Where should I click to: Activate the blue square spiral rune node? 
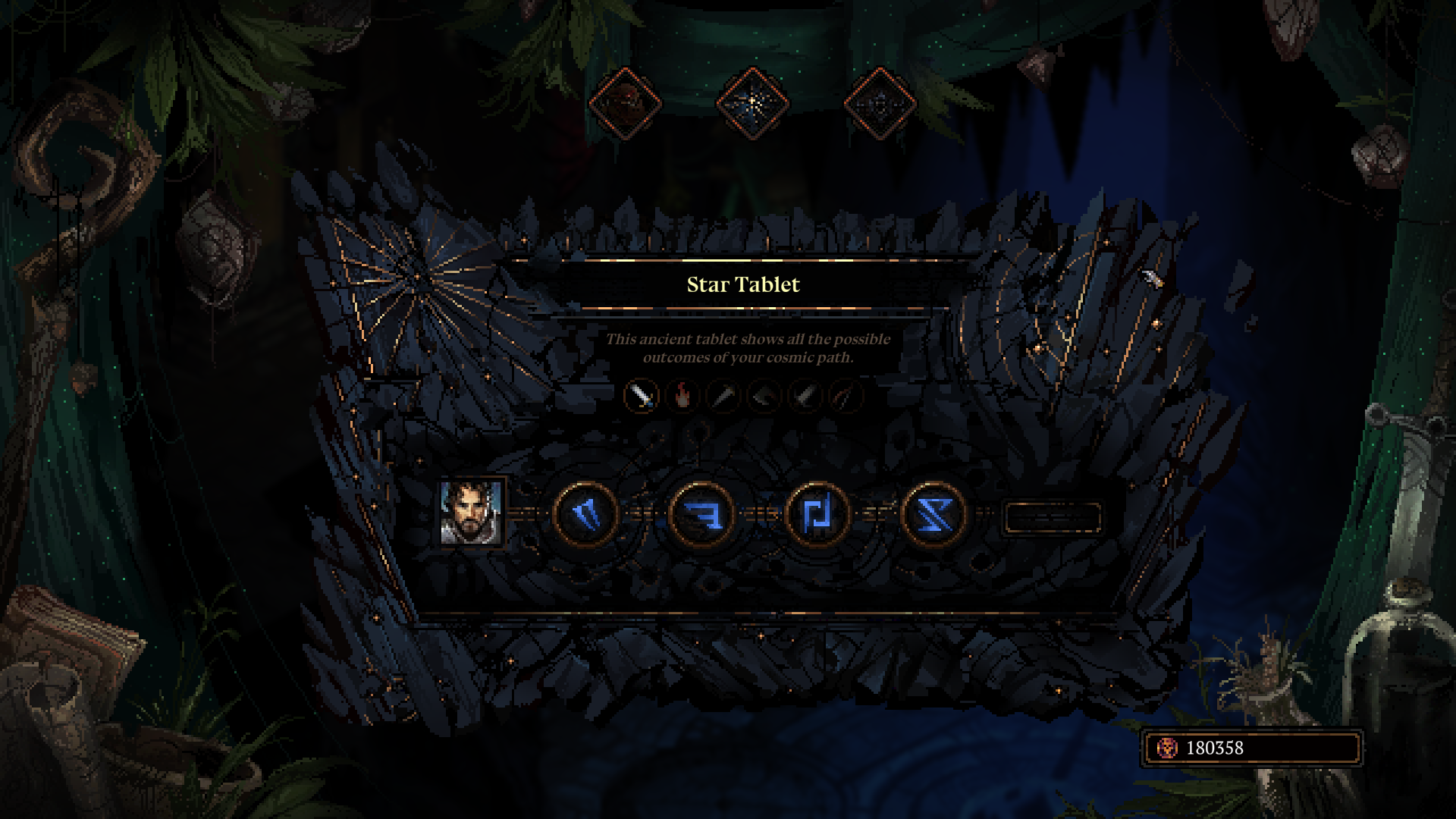817,515
